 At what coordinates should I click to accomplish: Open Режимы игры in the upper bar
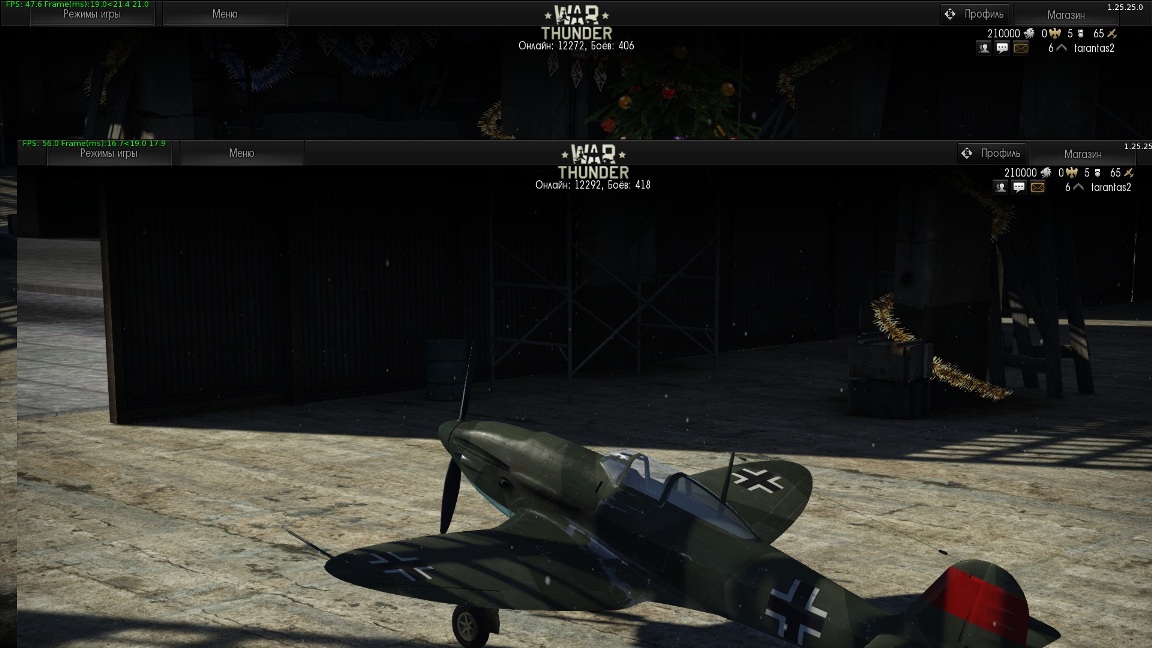coord(94,15)
